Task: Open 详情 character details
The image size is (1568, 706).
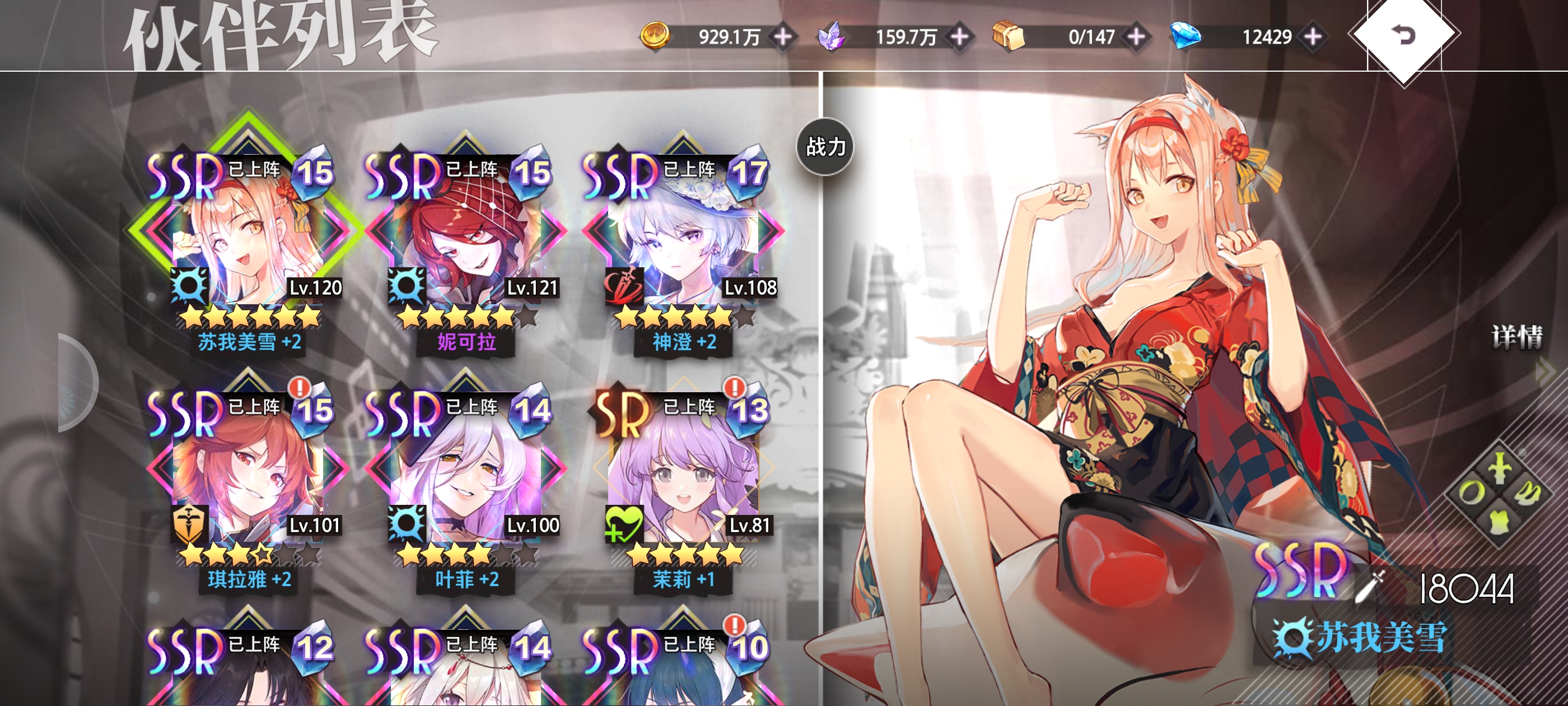Action: (x=1517, y=337)
